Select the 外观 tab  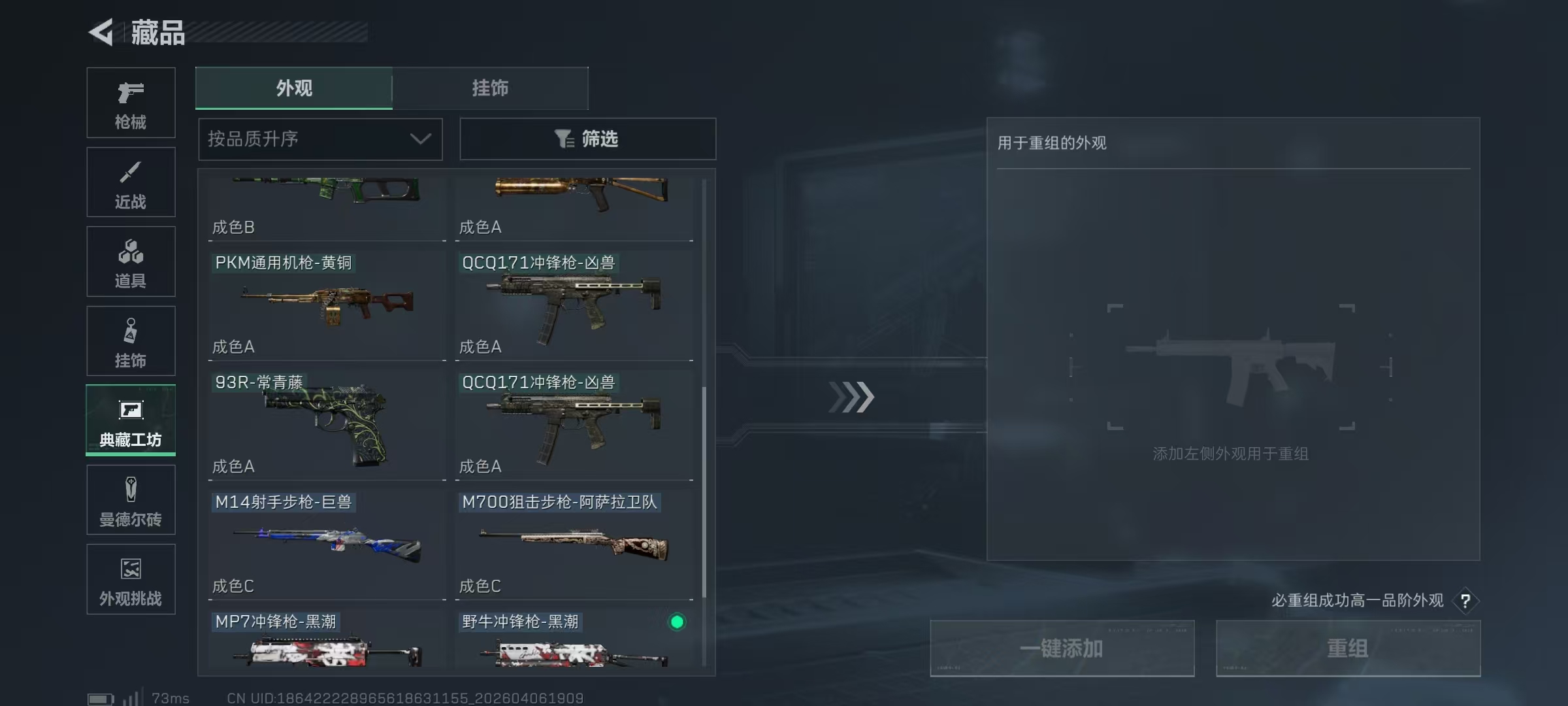point(293,88)
